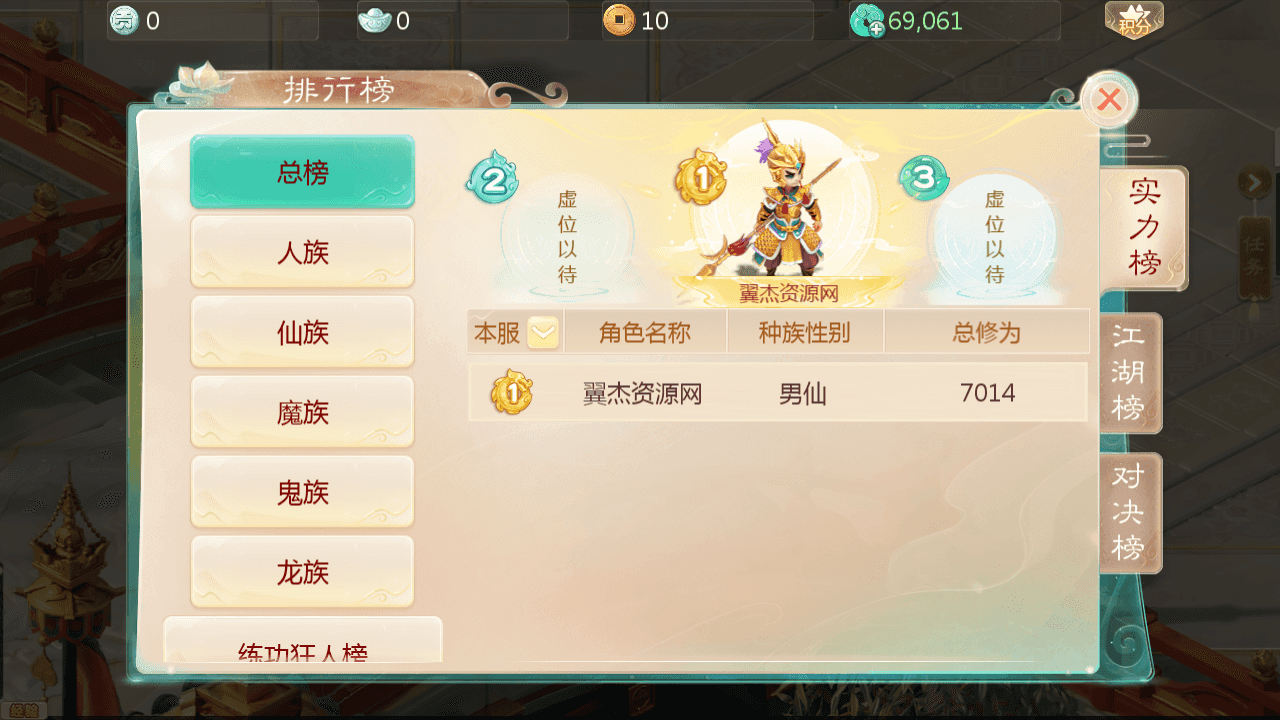Switch to the 人族 ranking tab

click(302, 251)
